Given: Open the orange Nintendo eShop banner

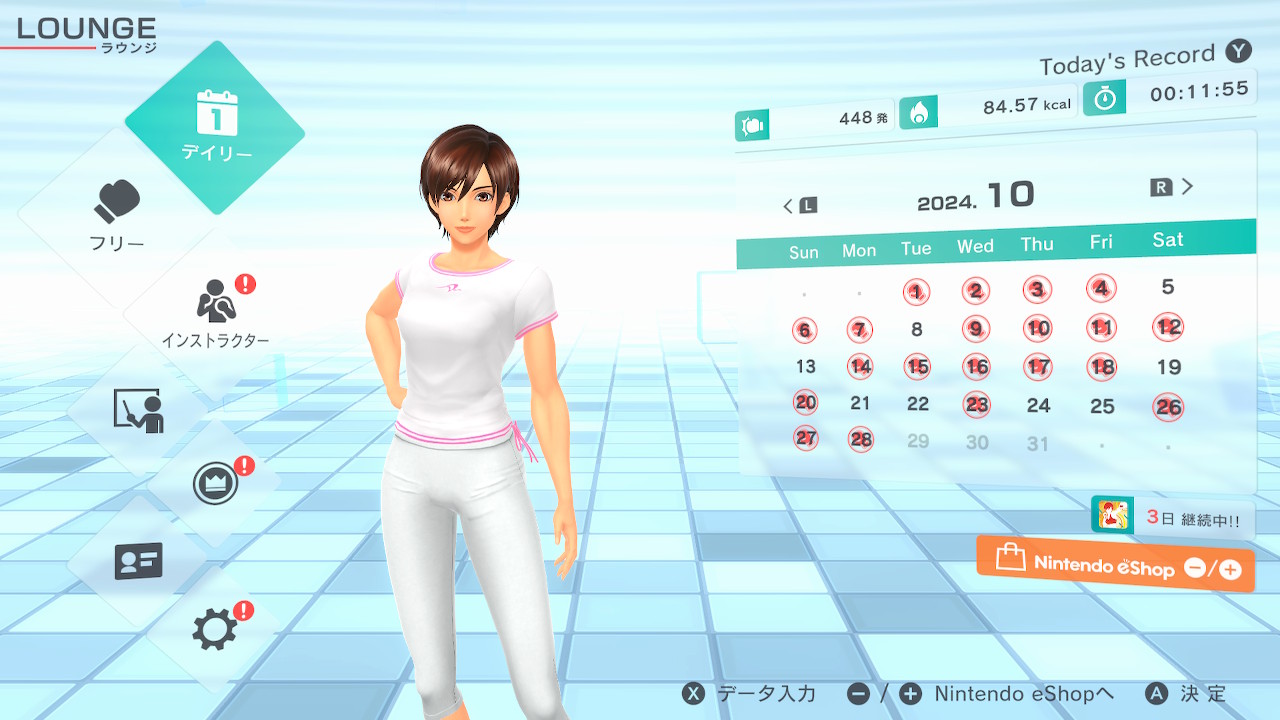Looking at the screenshot, I should [x=1115, y=565].
